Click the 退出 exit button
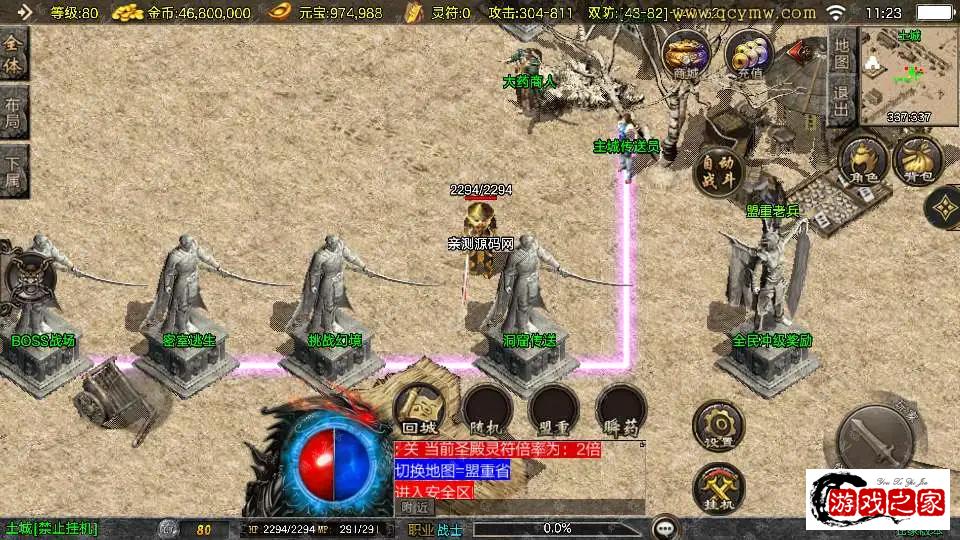 (x=842, y=100)
